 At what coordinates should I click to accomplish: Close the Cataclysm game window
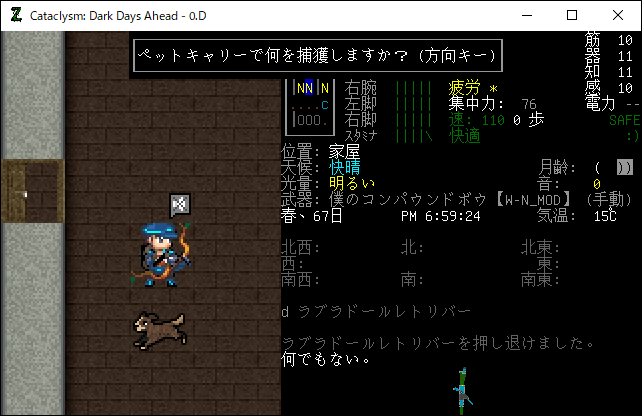coord(618,15)
